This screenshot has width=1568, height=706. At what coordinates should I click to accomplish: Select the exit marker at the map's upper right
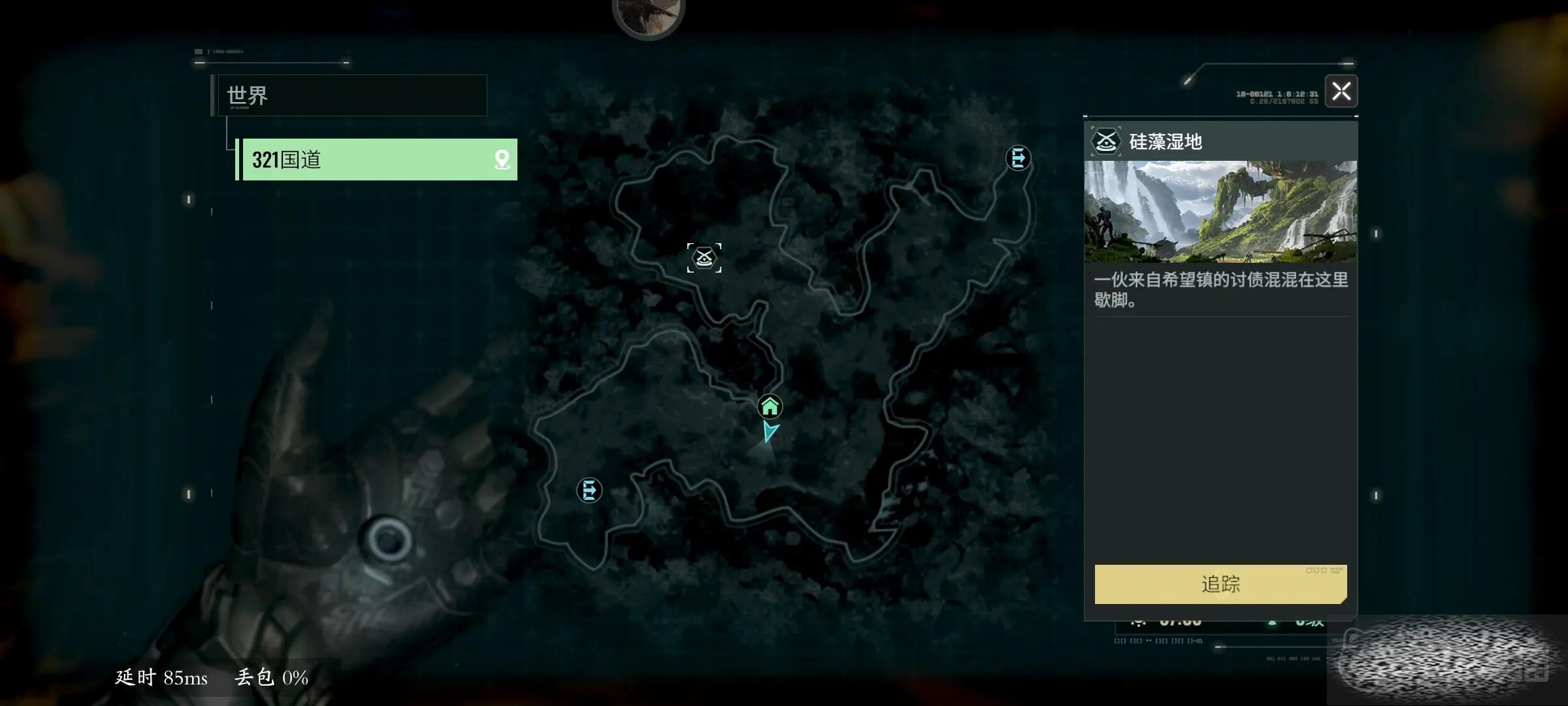pyautogui.click(x=1018, y=158)
